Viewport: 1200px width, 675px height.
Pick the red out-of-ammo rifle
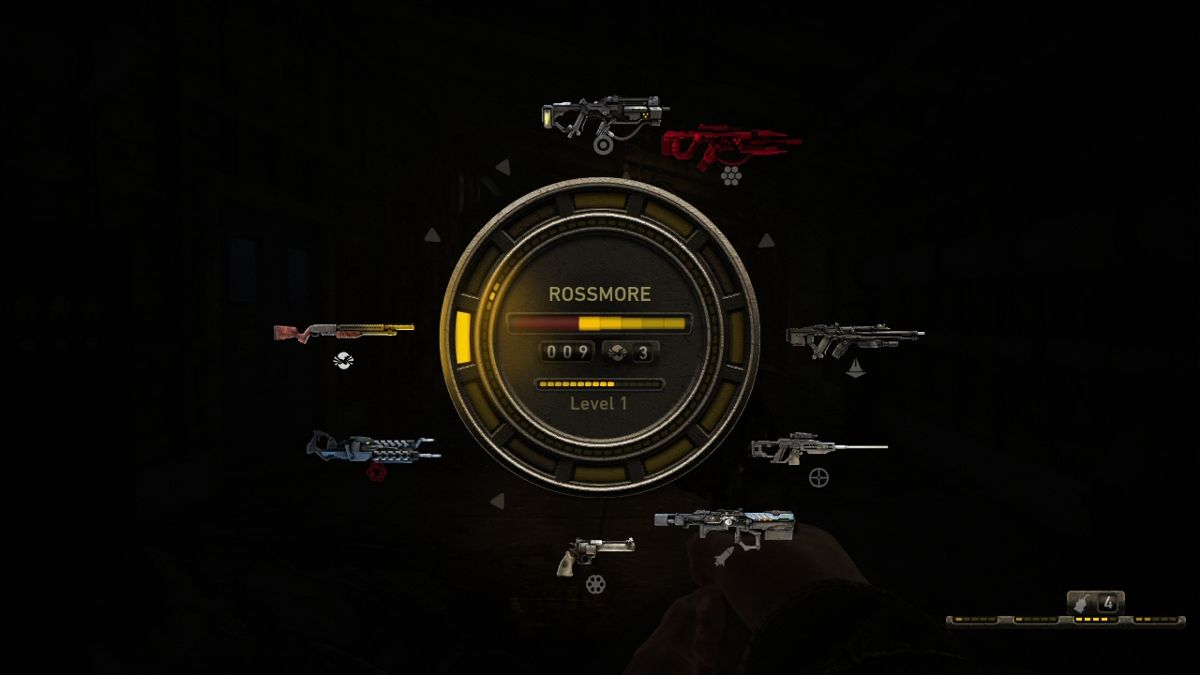pos(730,145)
